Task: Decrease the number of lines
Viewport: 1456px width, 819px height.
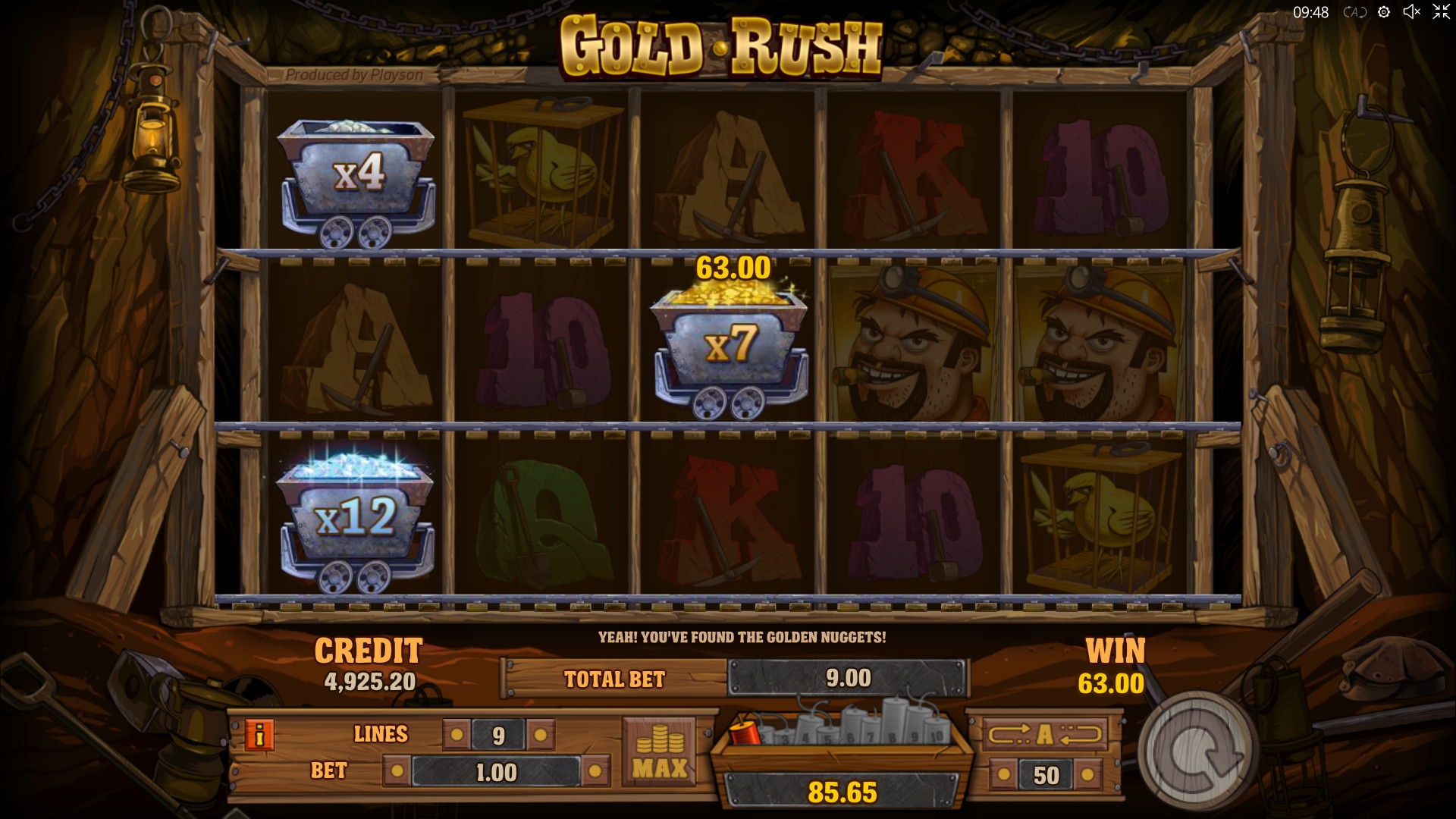Action: pyautogui.click(x=457, y=735)
